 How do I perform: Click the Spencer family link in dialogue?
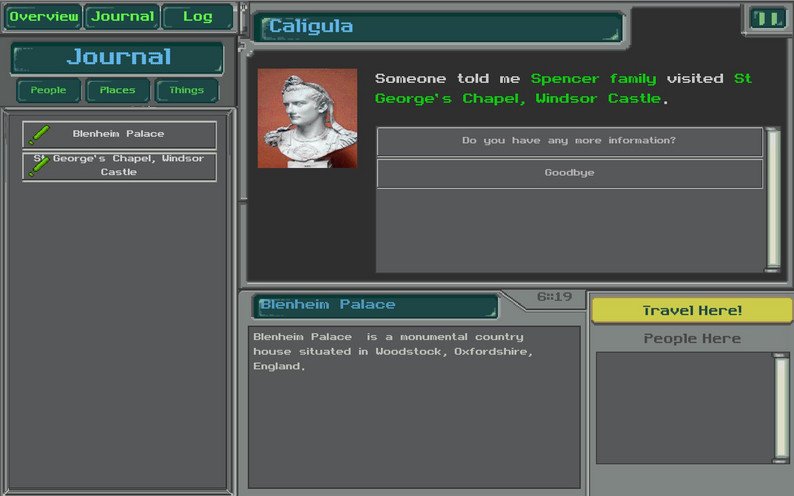[593, 79]
